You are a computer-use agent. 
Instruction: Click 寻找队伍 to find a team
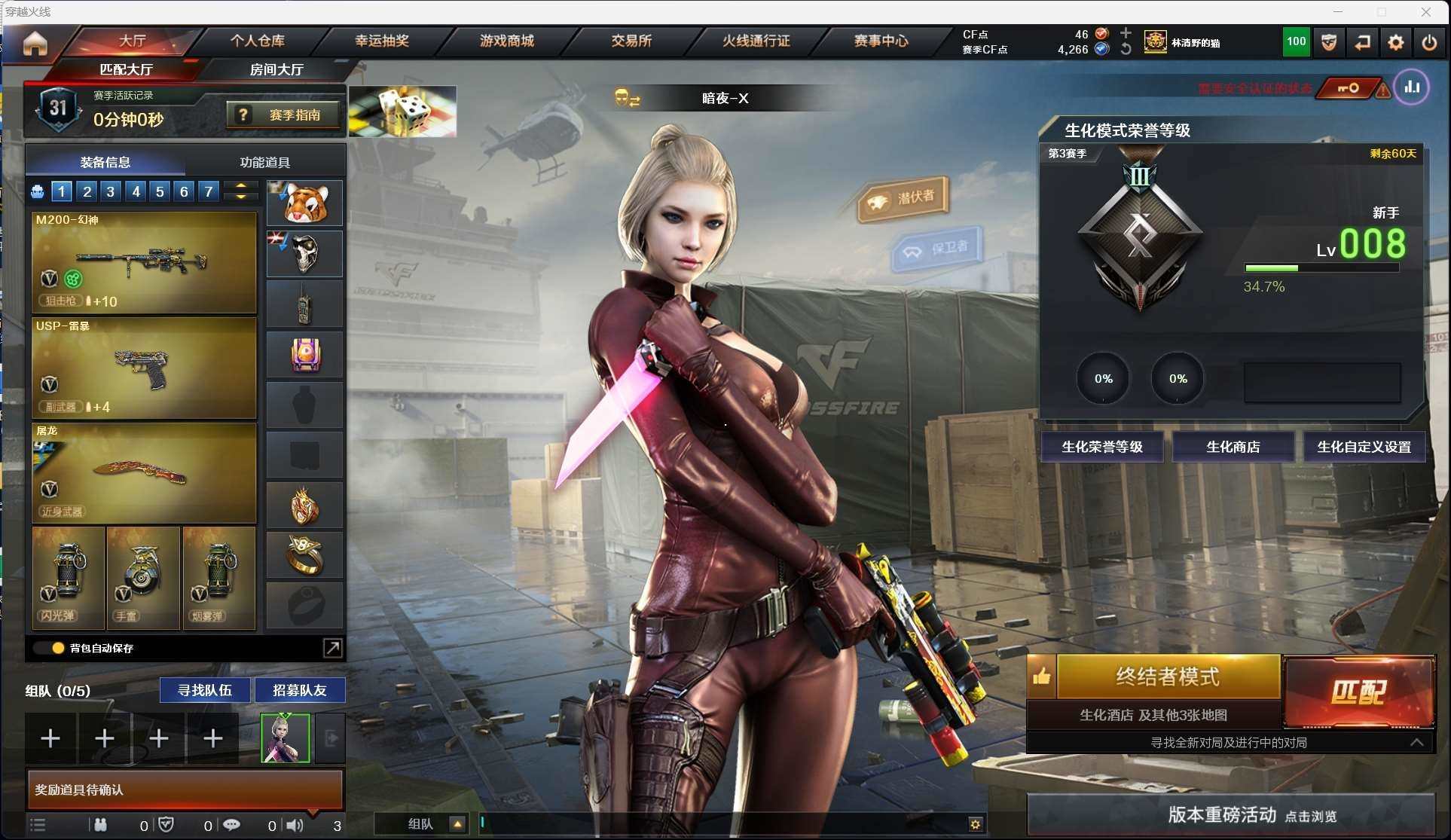(x=204, y=690)
